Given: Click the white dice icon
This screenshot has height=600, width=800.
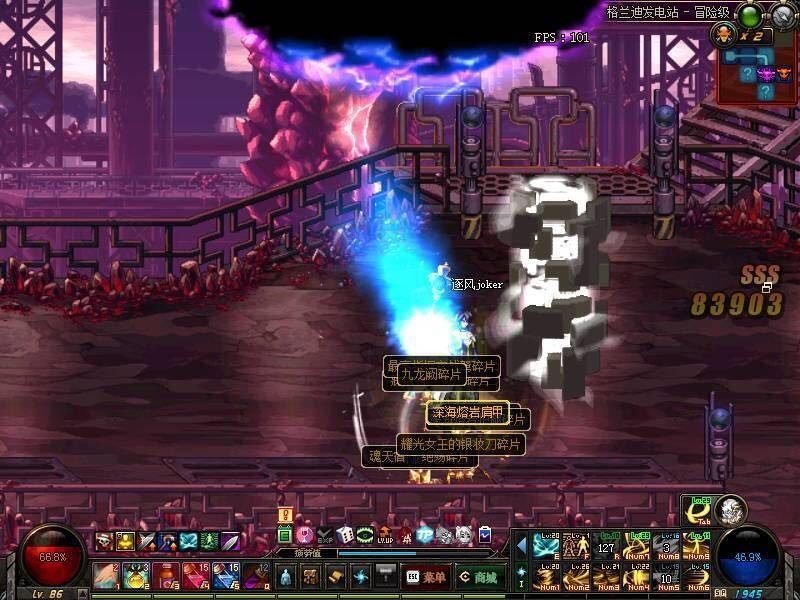Looking at the screenshot, I should point(344,535).
